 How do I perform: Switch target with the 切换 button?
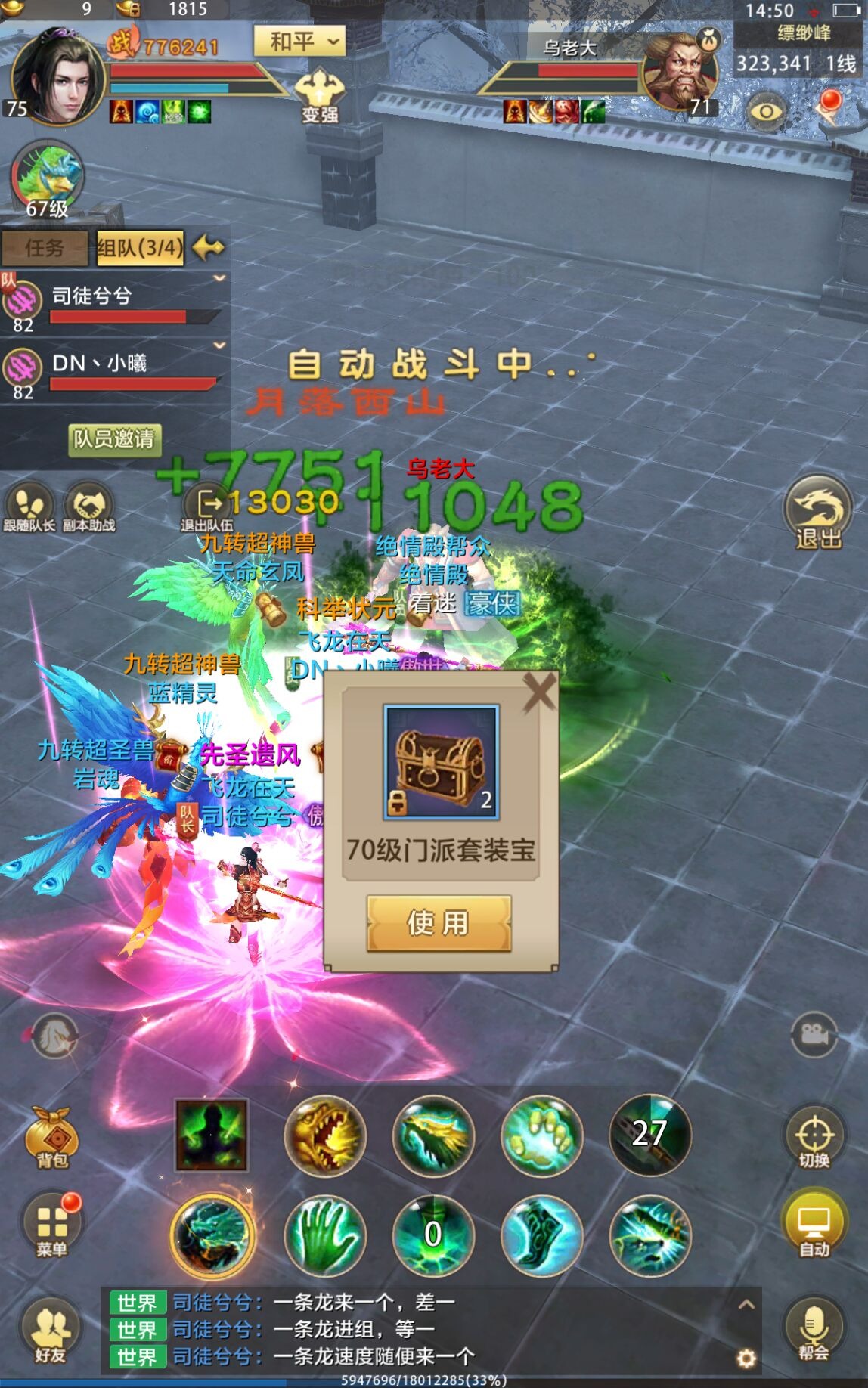[814, 1138]
